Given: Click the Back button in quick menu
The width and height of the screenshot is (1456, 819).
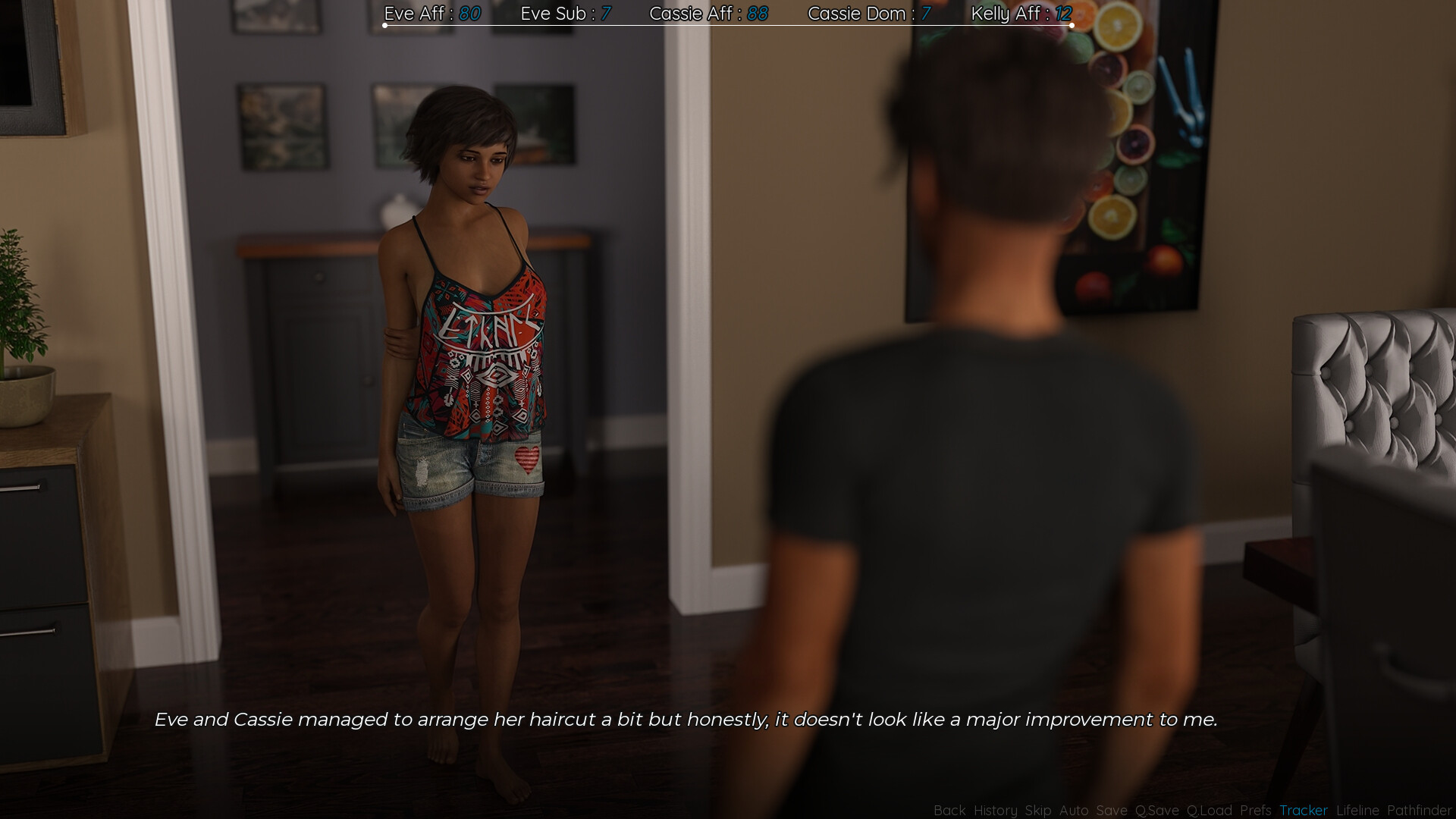Looking at the screenshot, I should click(949, 811).
